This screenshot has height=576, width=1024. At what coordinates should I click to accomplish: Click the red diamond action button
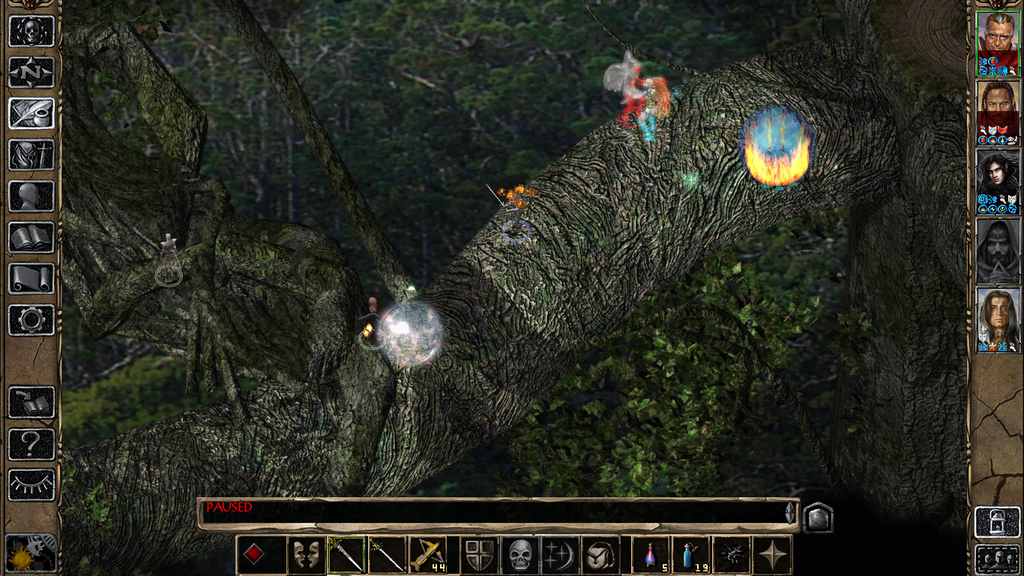[x=255, y=554]
